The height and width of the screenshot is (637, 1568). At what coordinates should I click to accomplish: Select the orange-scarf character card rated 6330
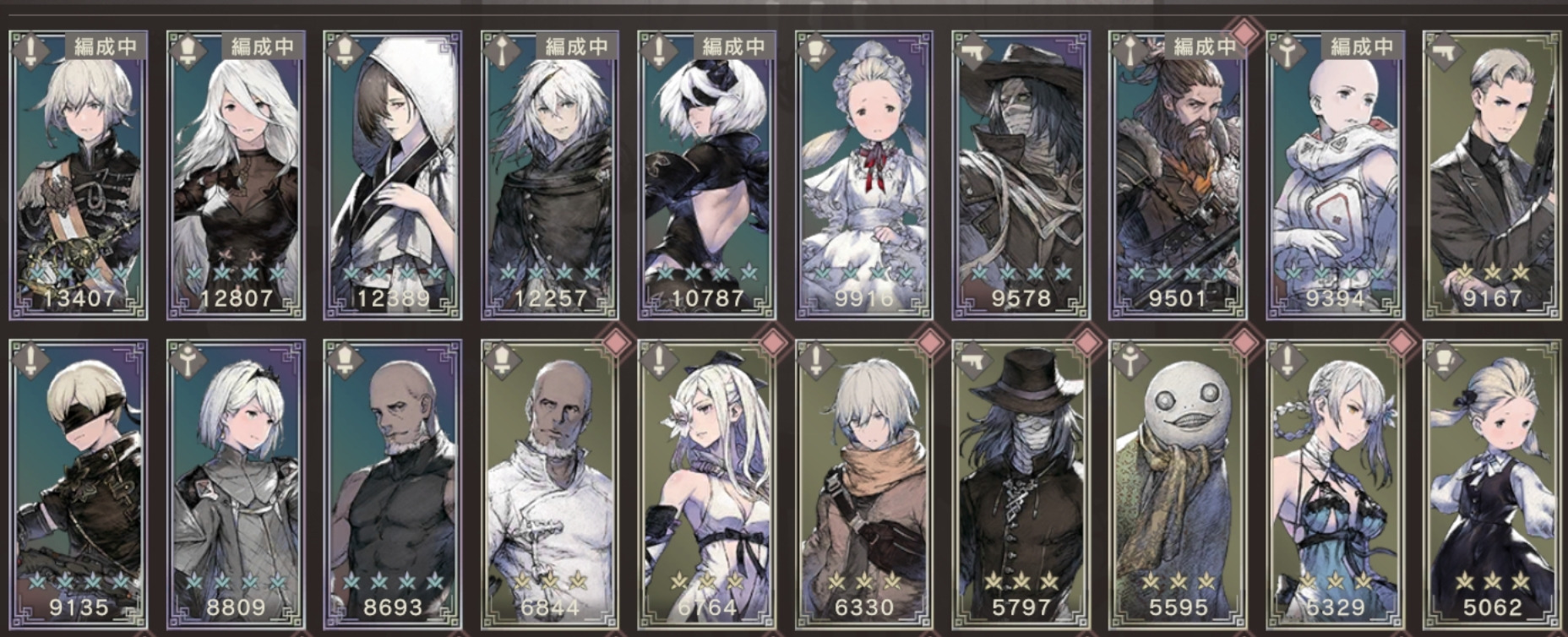pyautogui.click(x=864, y=484)
